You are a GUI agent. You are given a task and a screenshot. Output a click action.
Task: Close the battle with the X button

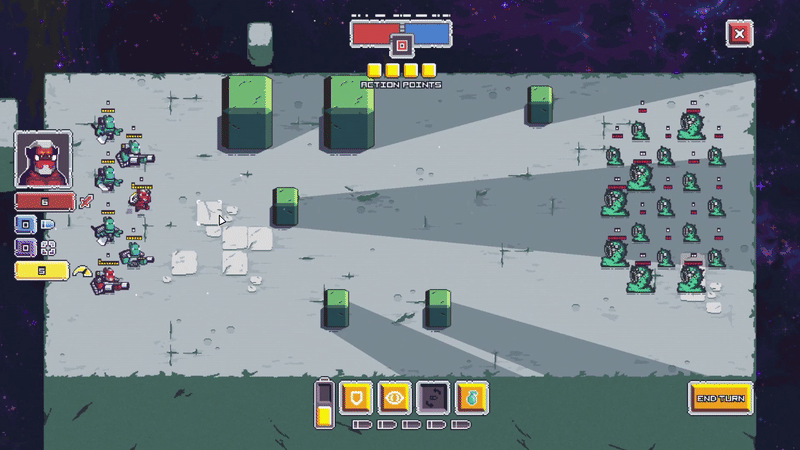pos(739,34)
